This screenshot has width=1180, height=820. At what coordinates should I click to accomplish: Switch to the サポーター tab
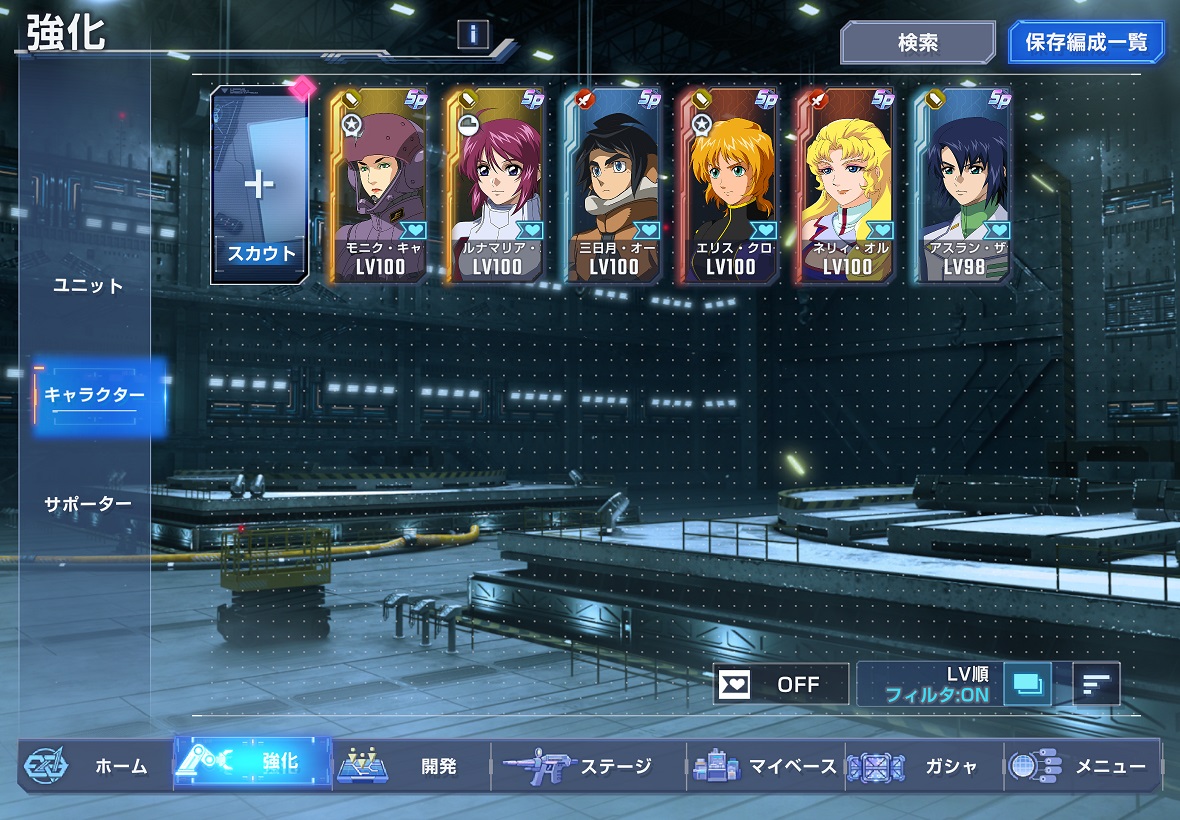point(88,504)
